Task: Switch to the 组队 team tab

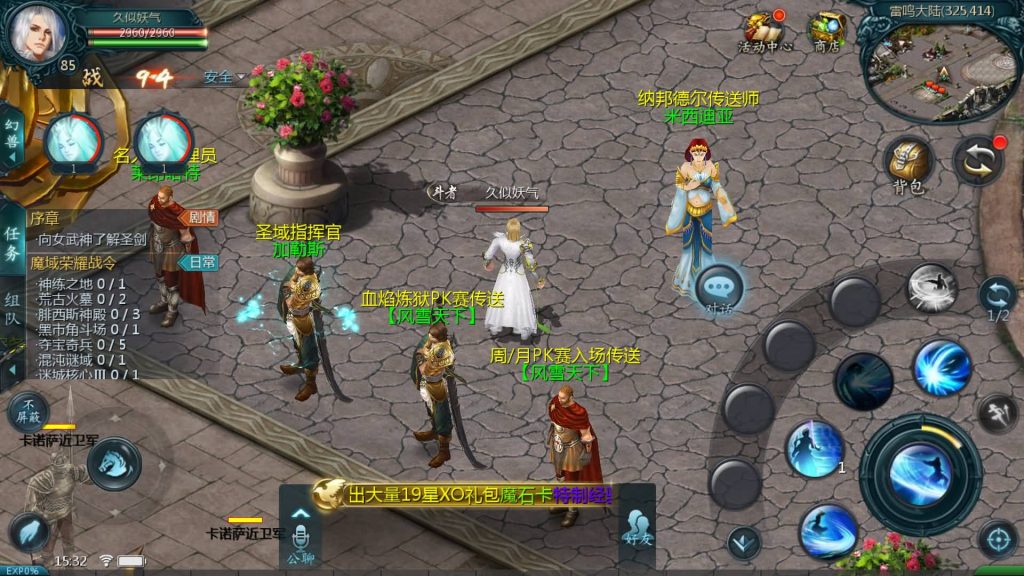Action: coord(12,309)
